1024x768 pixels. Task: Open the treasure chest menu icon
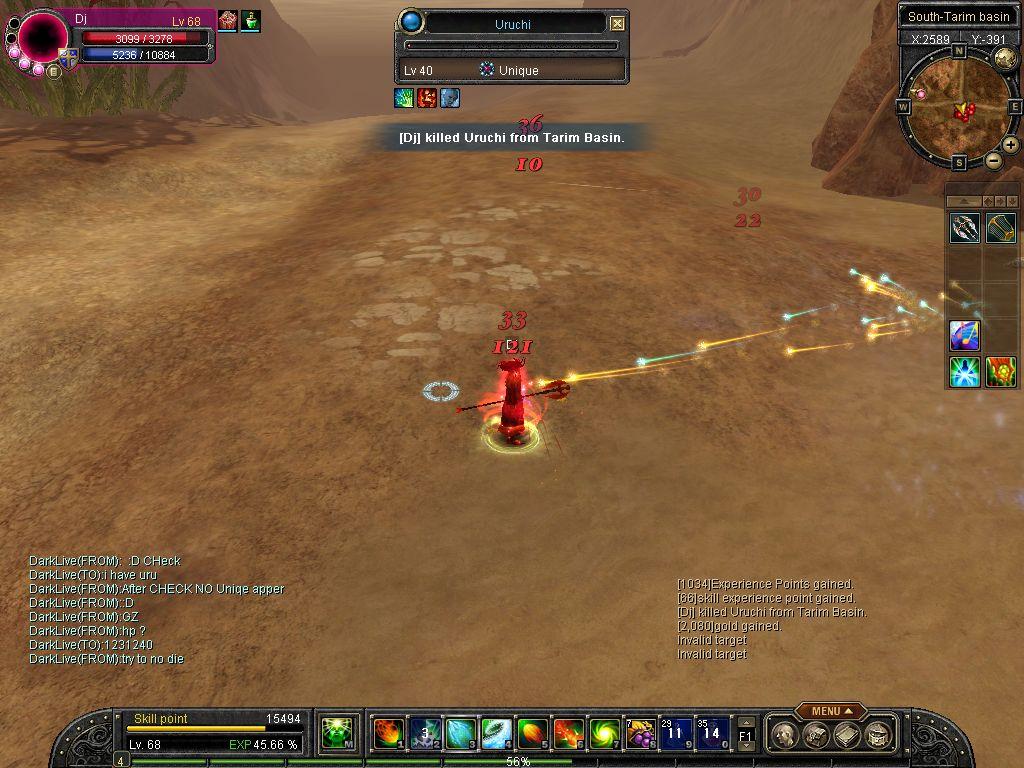817,735
